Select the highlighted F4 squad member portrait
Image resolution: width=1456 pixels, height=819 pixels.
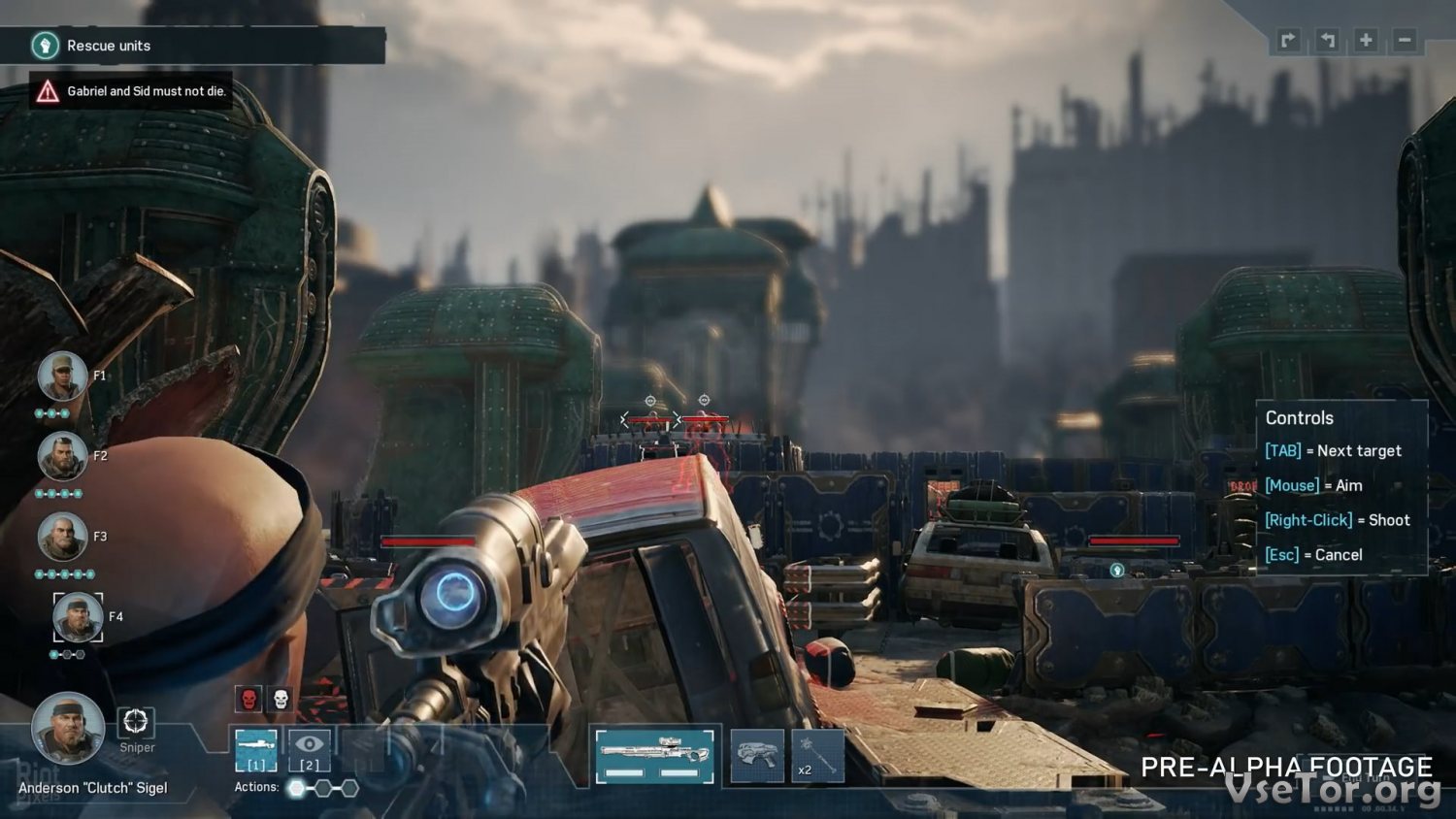78,617
